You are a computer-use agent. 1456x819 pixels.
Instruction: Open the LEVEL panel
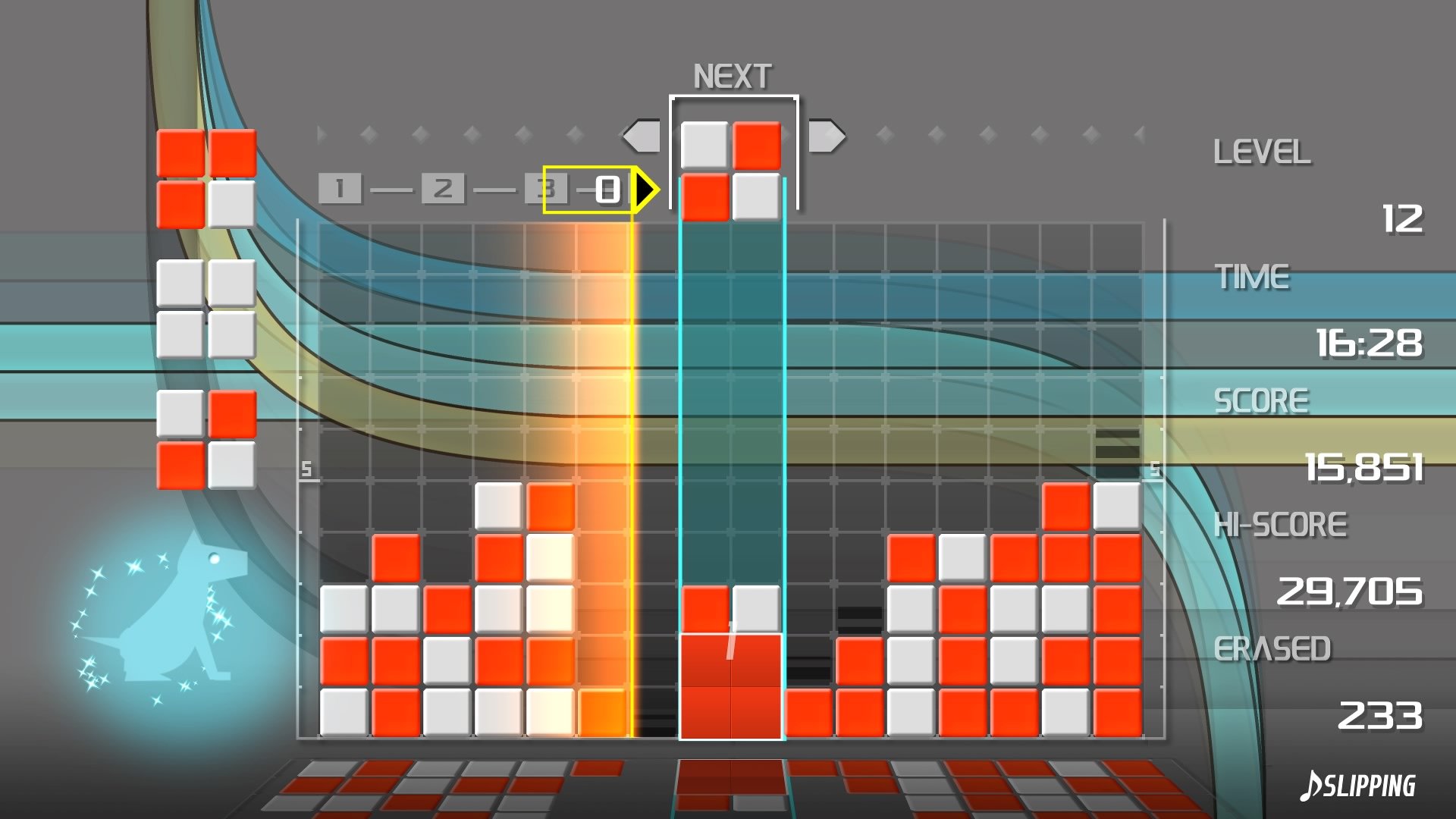pyautogui.click(x=1262, y=152)
